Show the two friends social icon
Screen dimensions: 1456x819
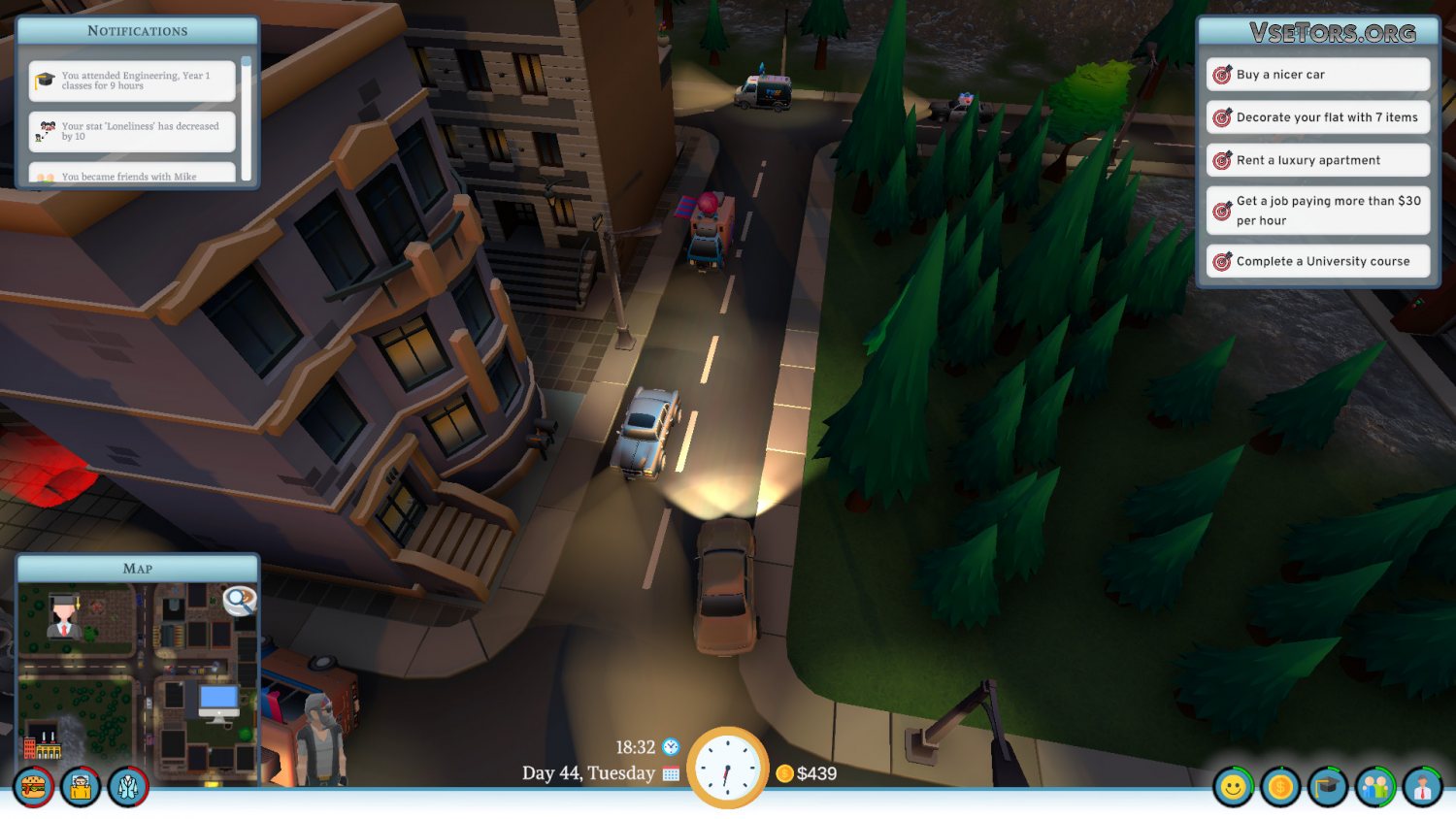[x=1375, y=787]
